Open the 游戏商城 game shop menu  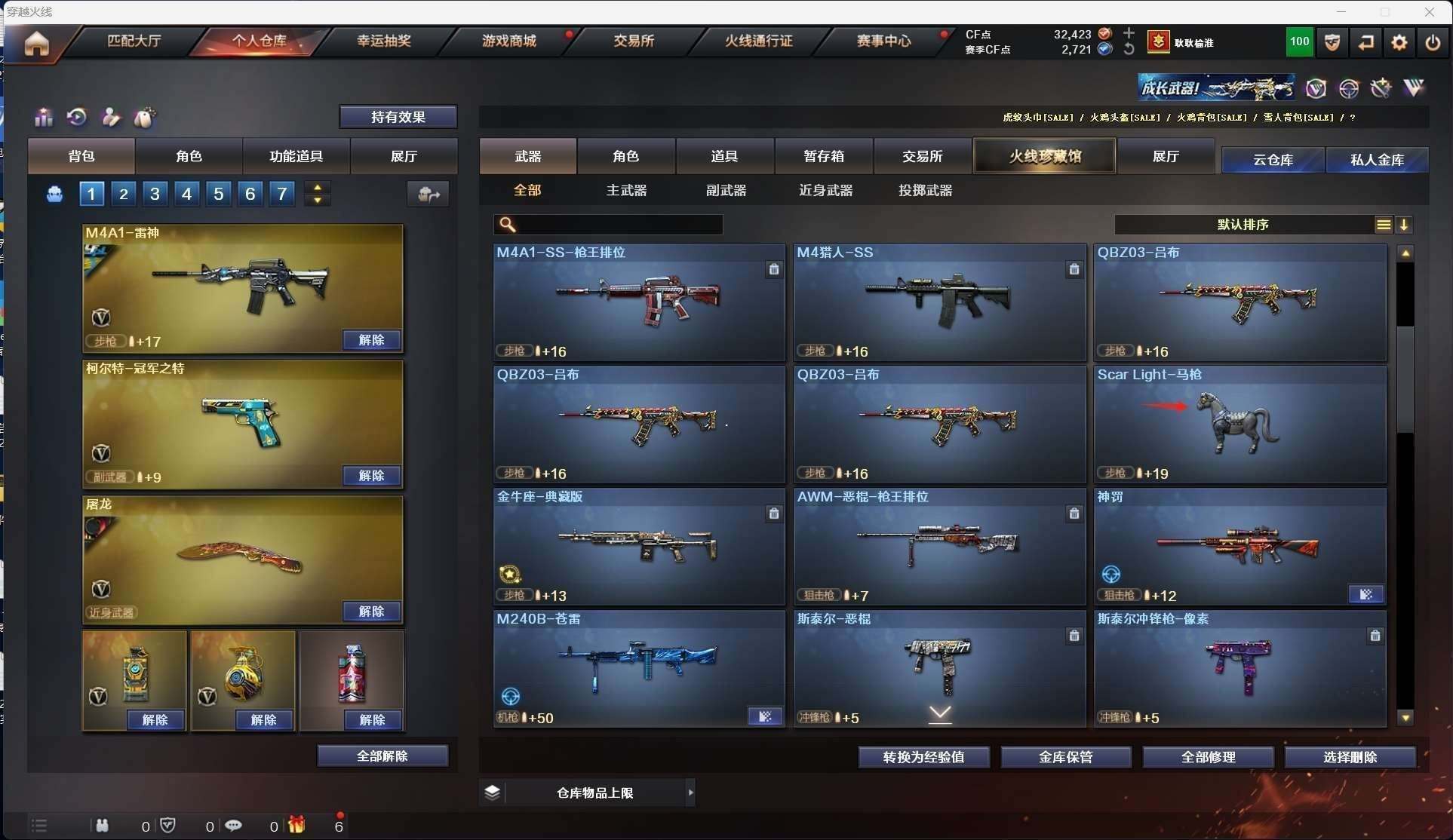(509, 41)
